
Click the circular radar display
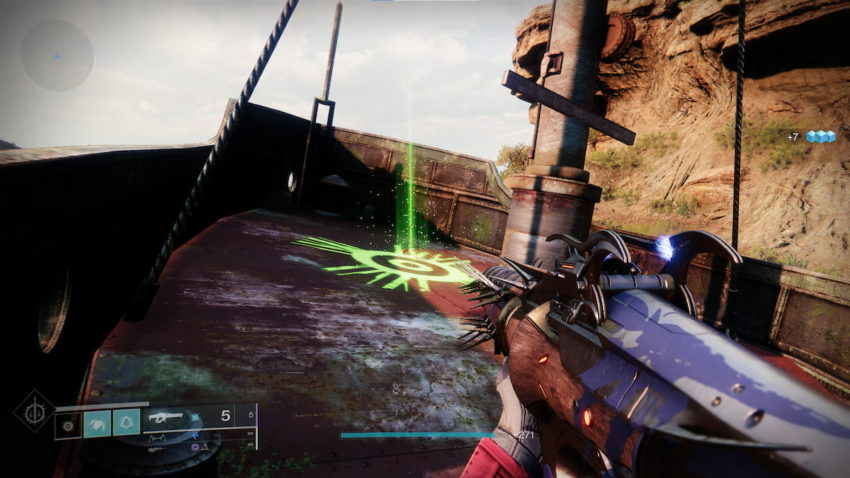click(57, 55)
